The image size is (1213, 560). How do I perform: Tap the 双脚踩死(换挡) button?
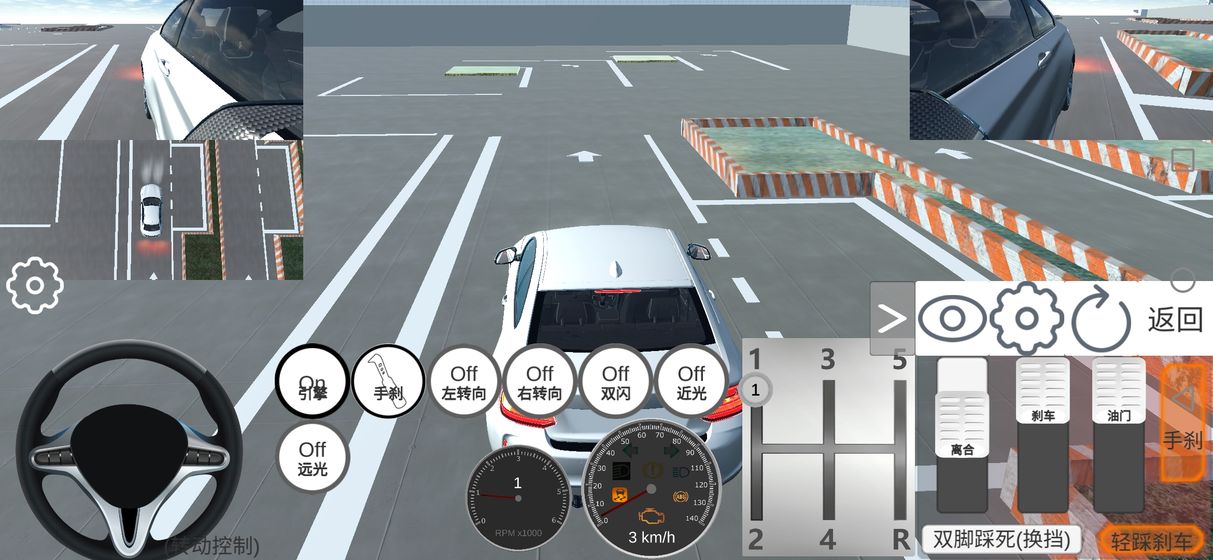point(1000,538)
